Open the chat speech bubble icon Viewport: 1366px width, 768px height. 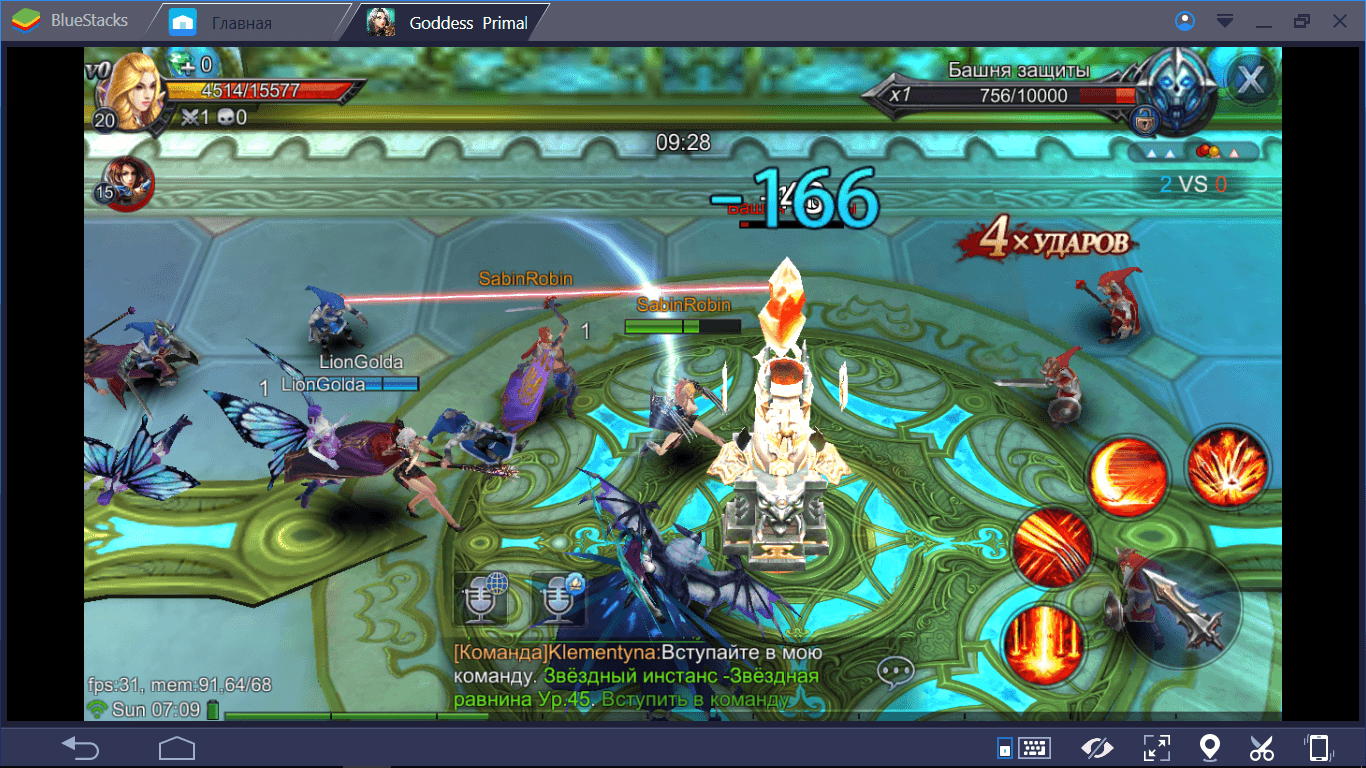click(895, 672)
